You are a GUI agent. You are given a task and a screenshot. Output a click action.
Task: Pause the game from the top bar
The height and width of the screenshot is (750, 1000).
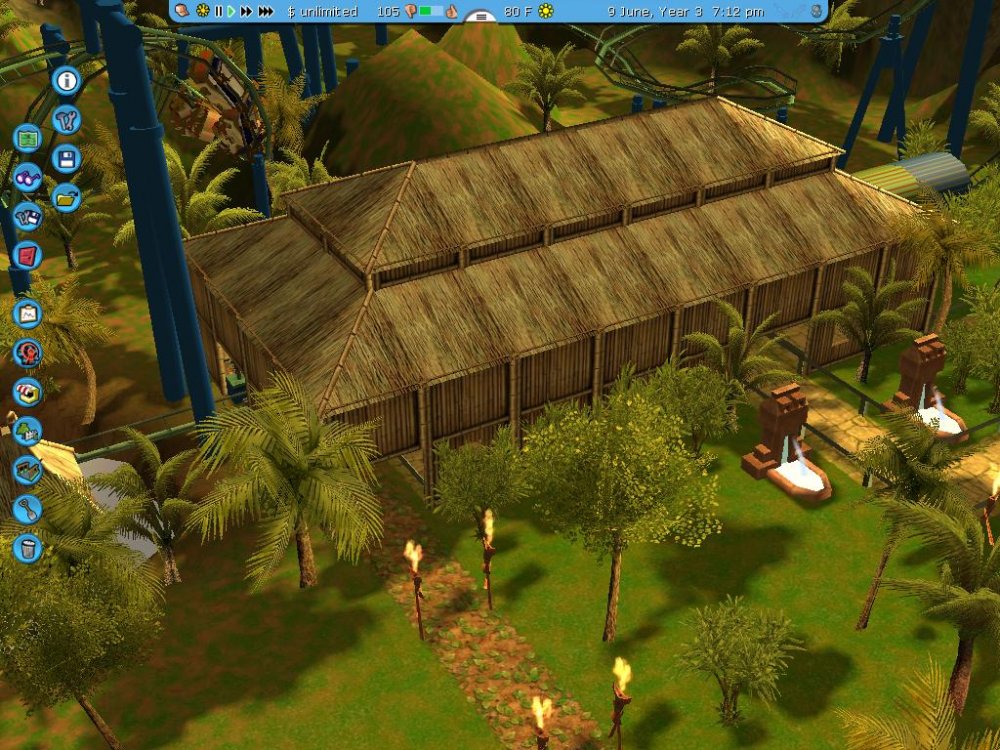coord(218,12)
